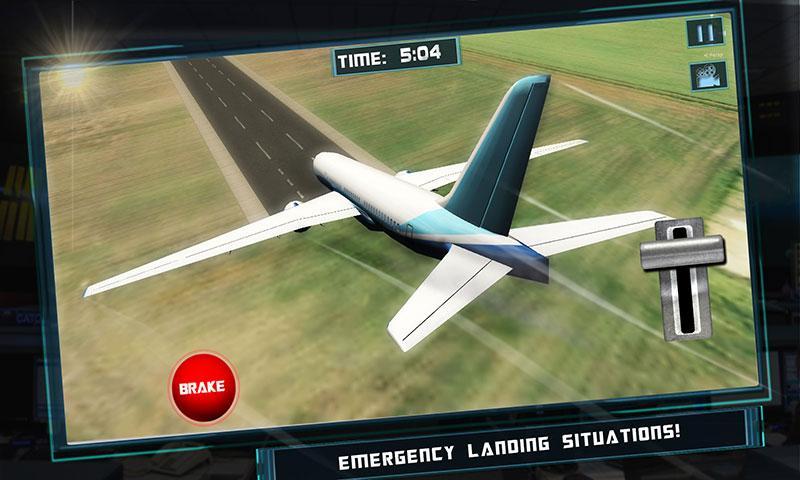Viewport: 800px width, 480px height.
Task: Pause the game with the pause button
Action: [705, 32]
